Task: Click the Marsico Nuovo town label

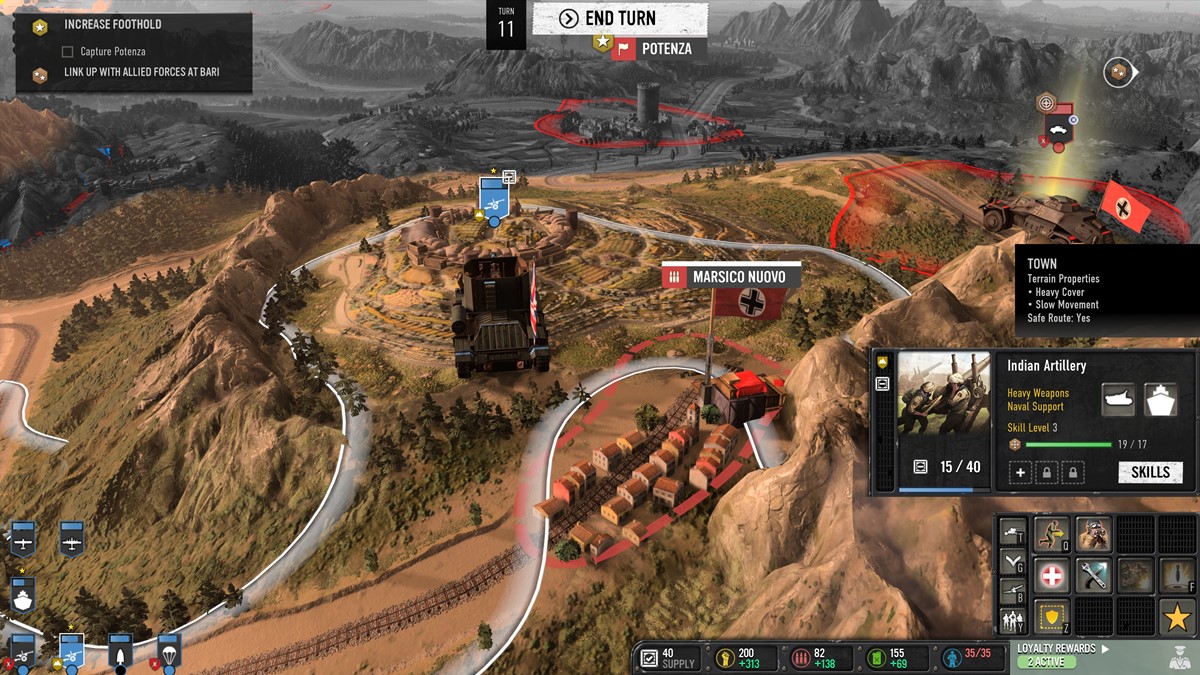Action: tap(738, 276)
